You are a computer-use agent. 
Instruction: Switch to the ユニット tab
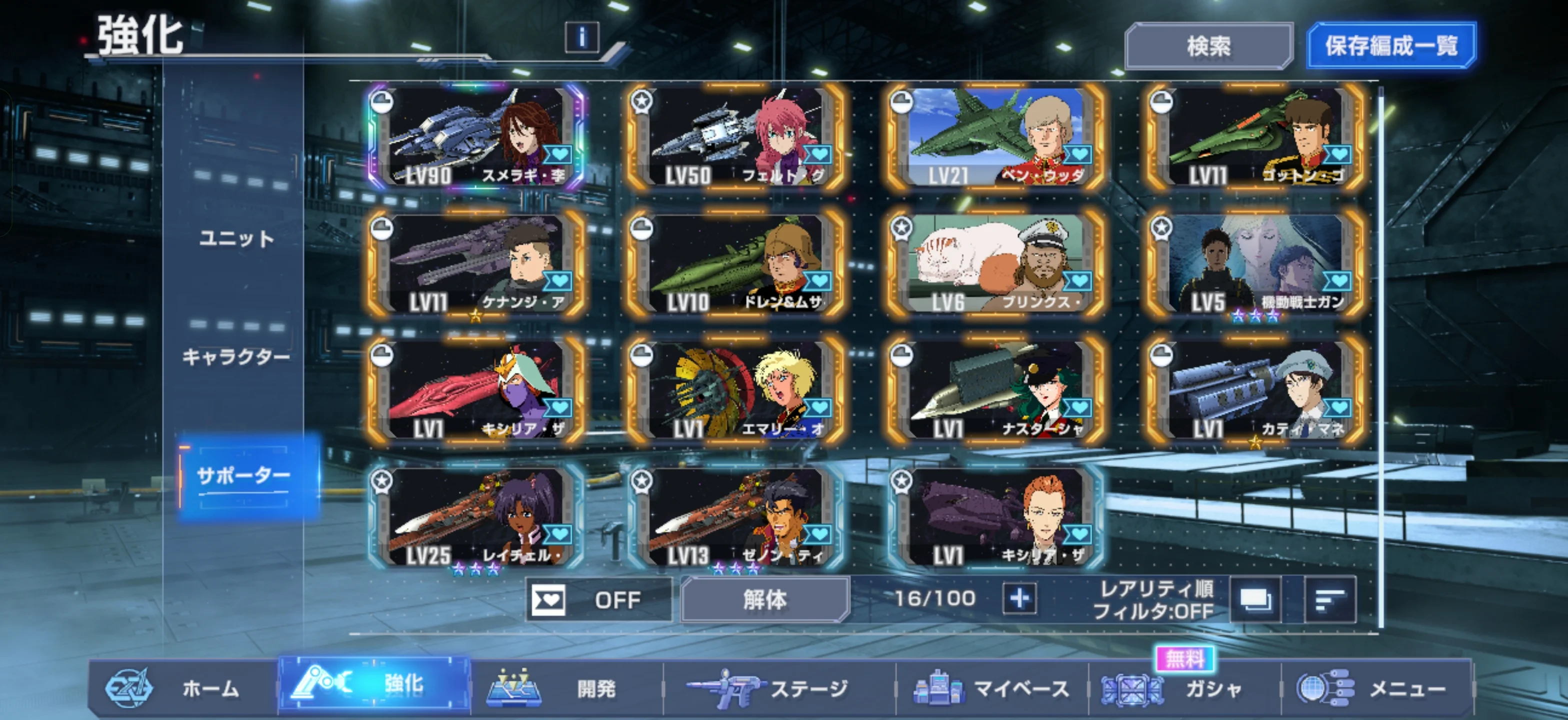236,238
